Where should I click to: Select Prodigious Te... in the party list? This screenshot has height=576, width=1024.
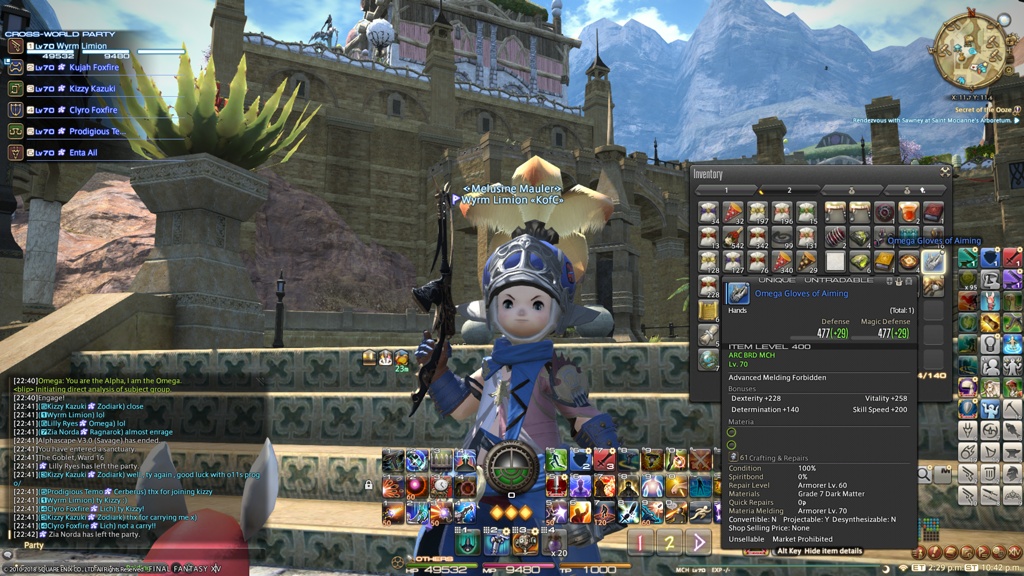[x=95, y=131]
